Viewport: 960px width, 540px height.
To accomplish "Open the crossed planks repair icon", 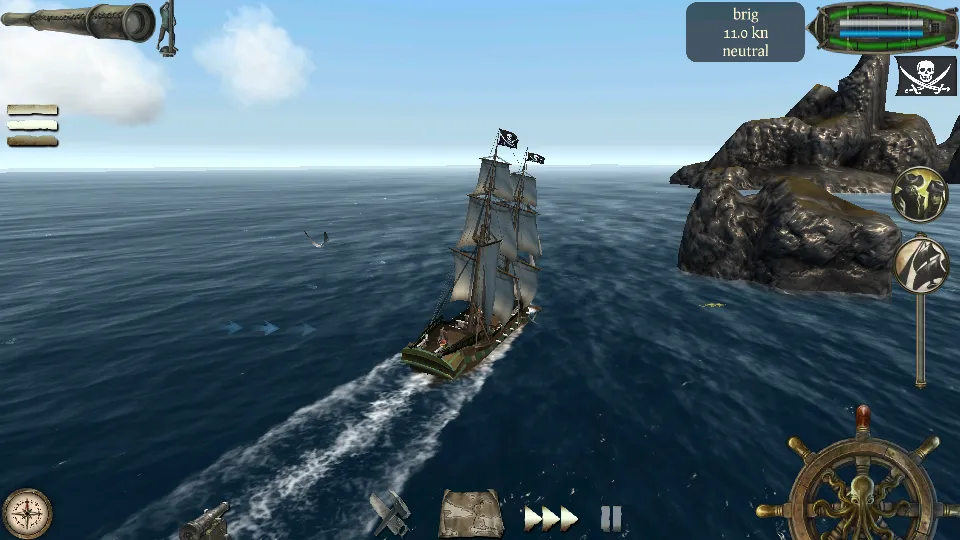I will [x=390, y=514].
